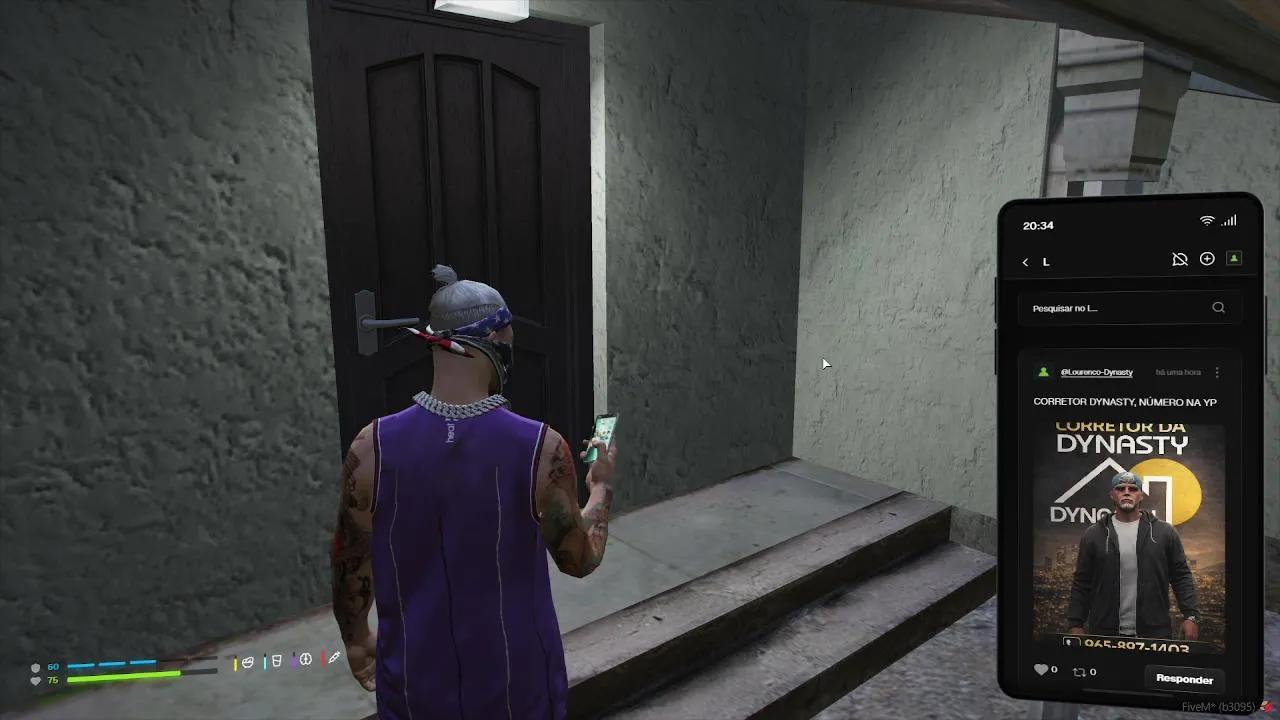Open the @Lourenco-Dynasty profile link
Screen dimensions: 1280x720
1098,372
